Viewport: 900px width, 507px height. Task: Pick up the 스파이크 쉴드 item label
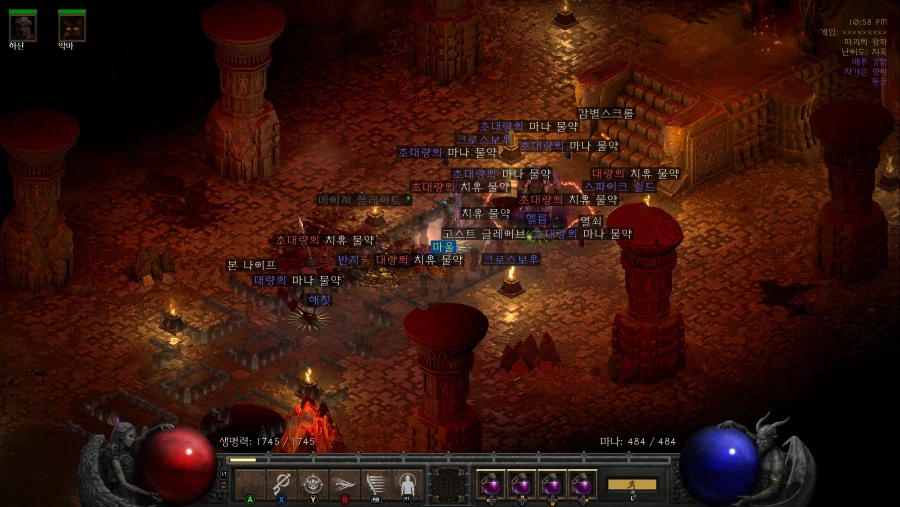click(620, 187)
